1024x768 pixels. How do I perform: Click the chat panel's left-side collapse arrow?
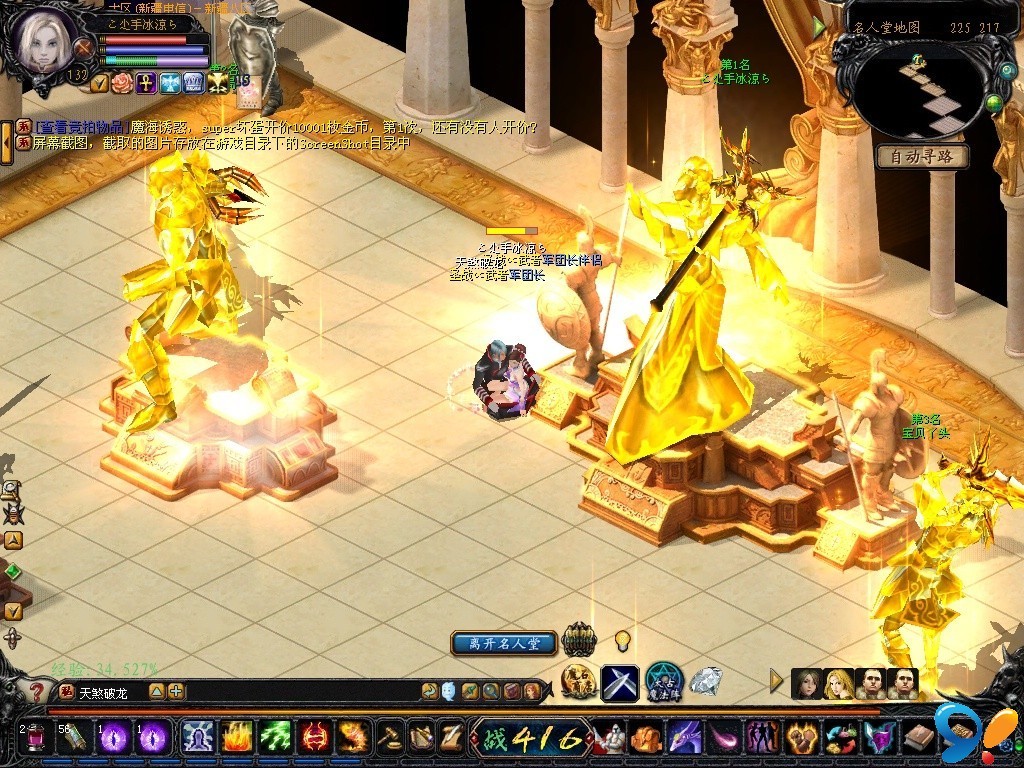click(7, 142)
